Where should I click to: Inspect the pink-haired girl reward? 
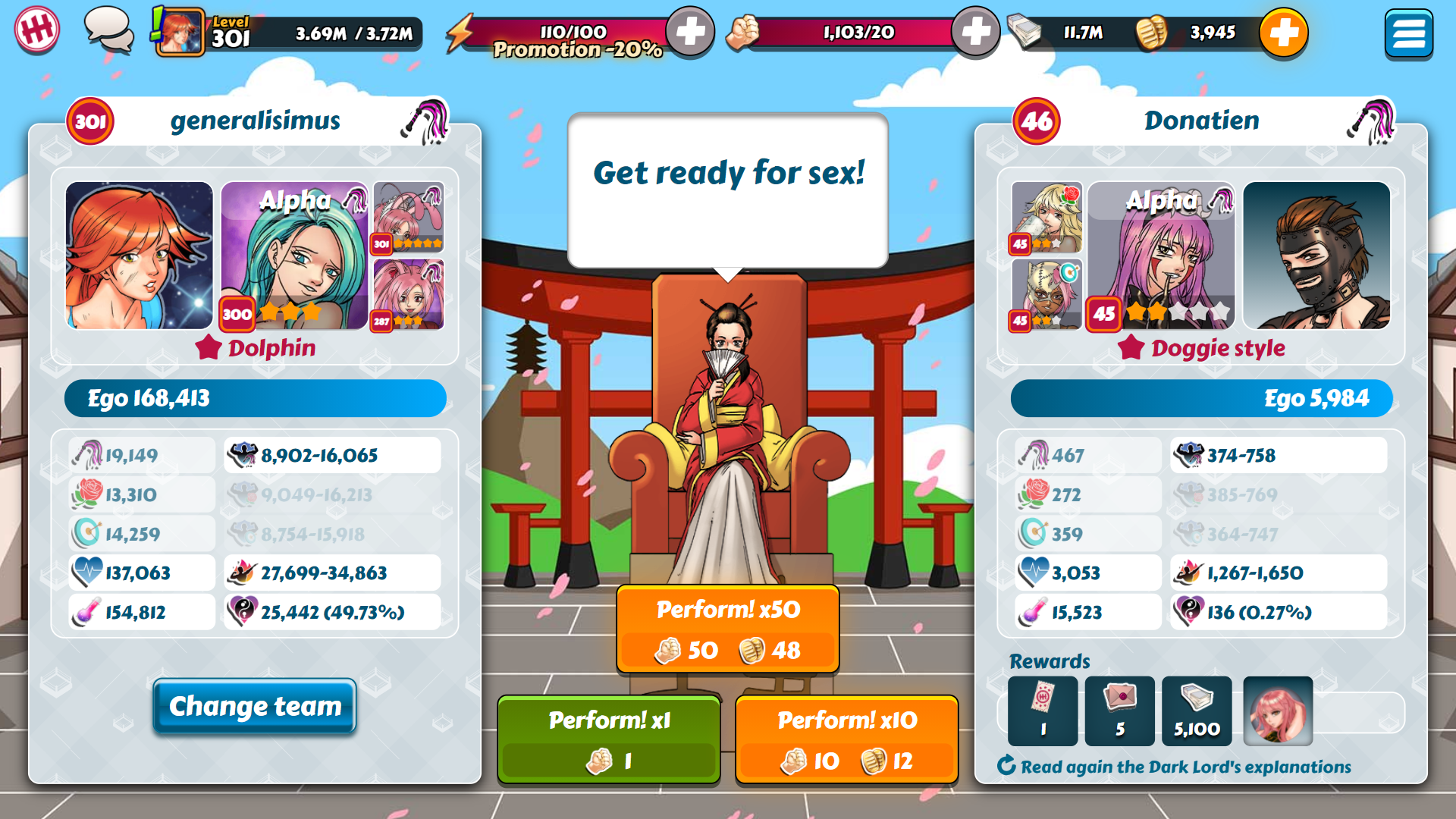pos(1278,711)
